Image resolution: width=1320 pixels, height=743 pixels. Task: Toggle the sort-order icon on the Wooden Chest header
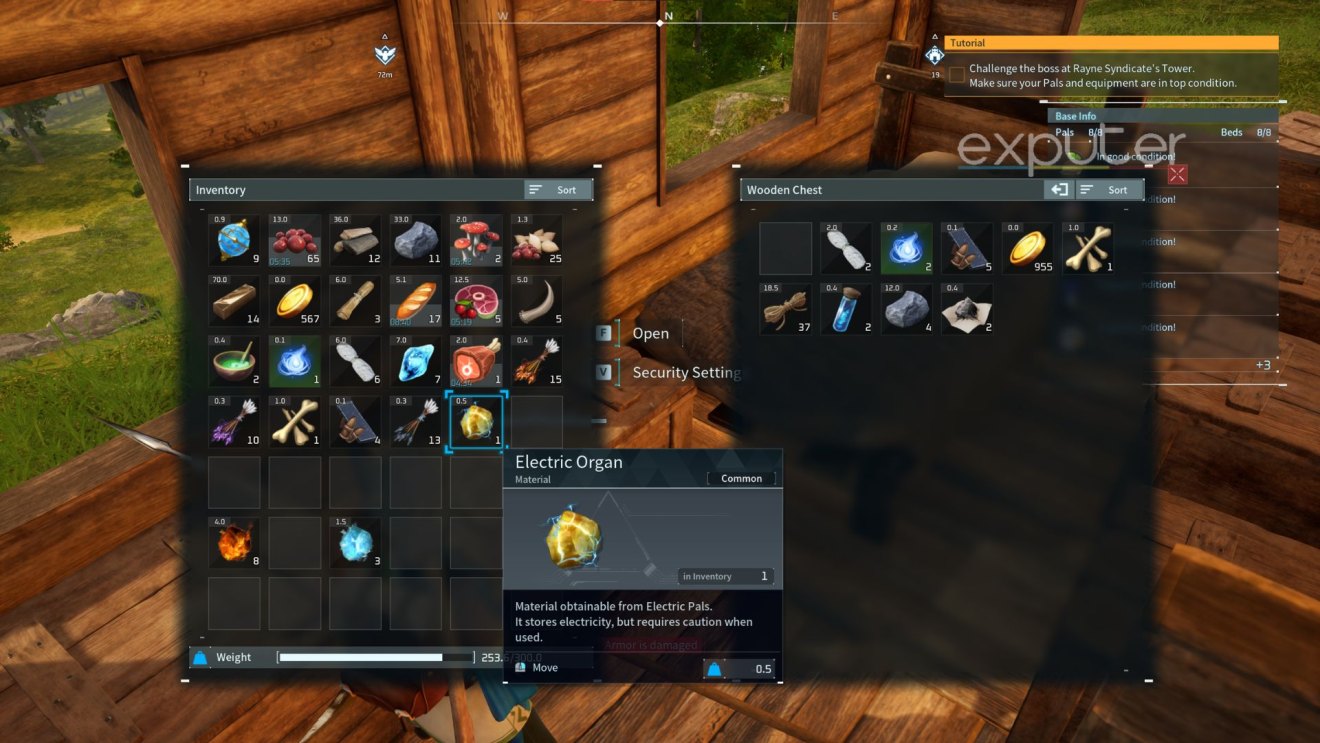1089,189
